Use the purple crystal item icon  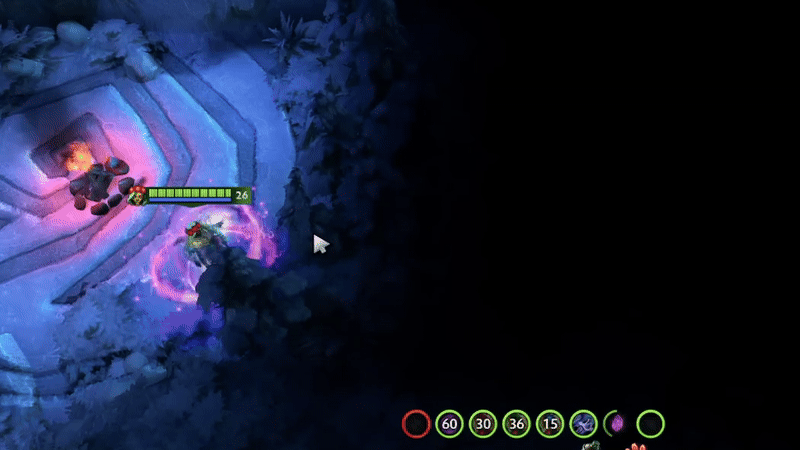pyautogui.click(x=617, y=424)
